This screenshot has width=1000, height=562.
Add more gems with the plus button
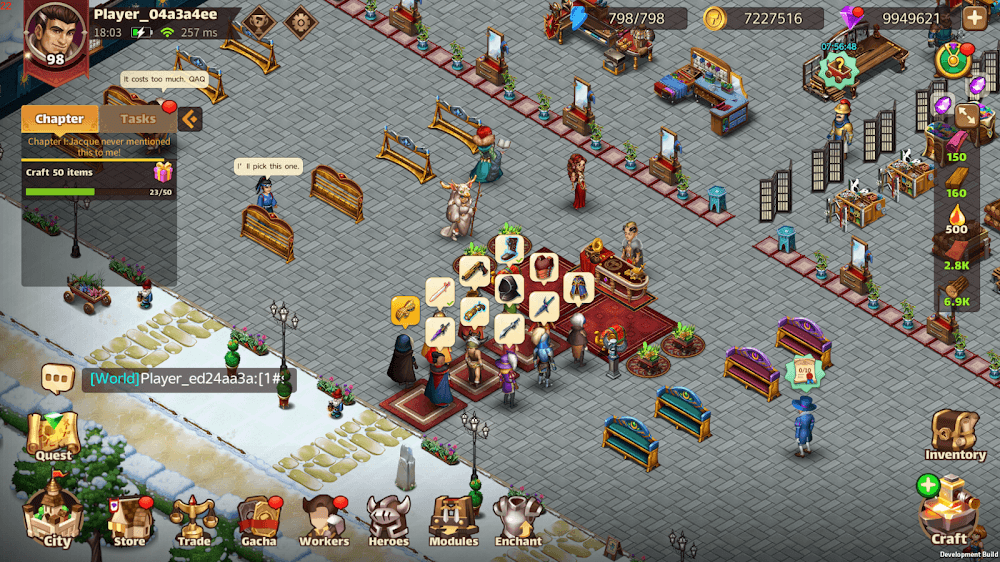coord(973,18)
